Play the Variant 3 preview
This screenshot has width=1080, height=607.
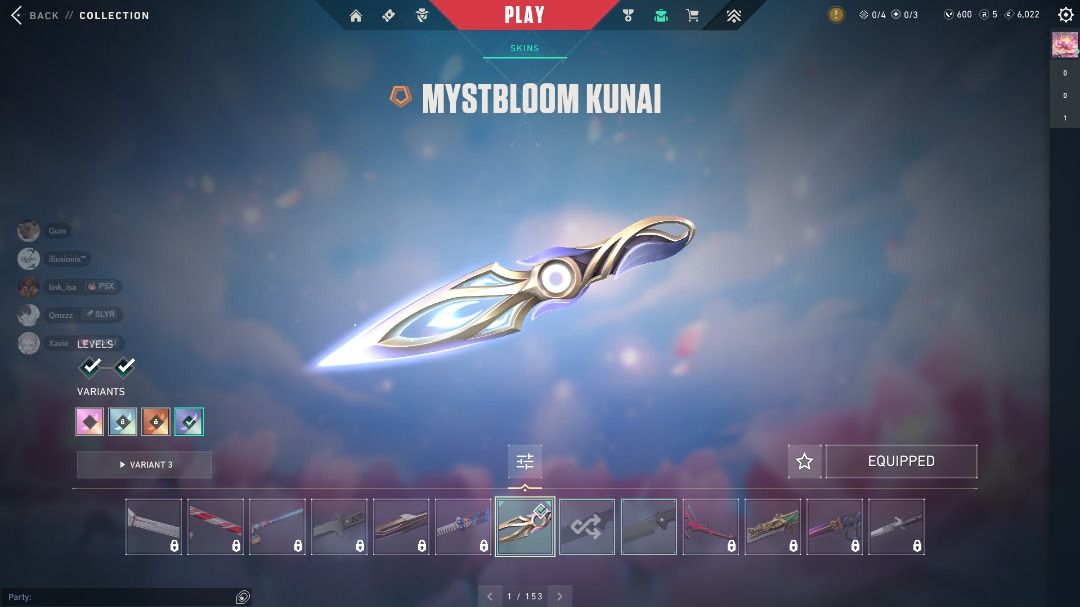[145, 464]
